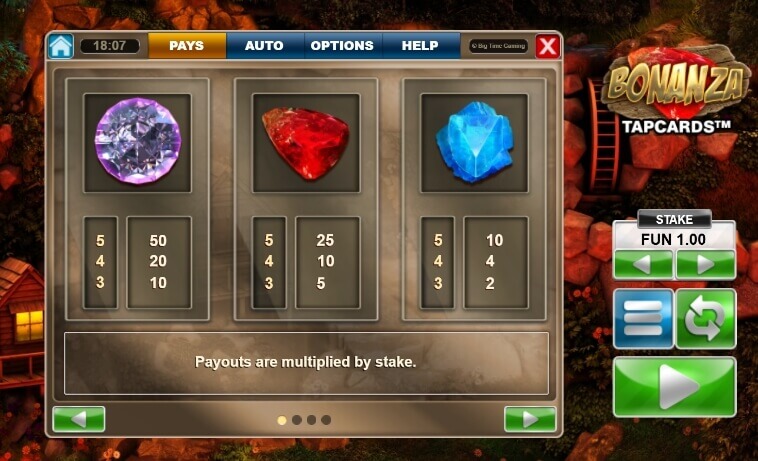Activate the green autoplay arrows button
This screenshot has width=758, height=461.
click(x=705, y=318)
